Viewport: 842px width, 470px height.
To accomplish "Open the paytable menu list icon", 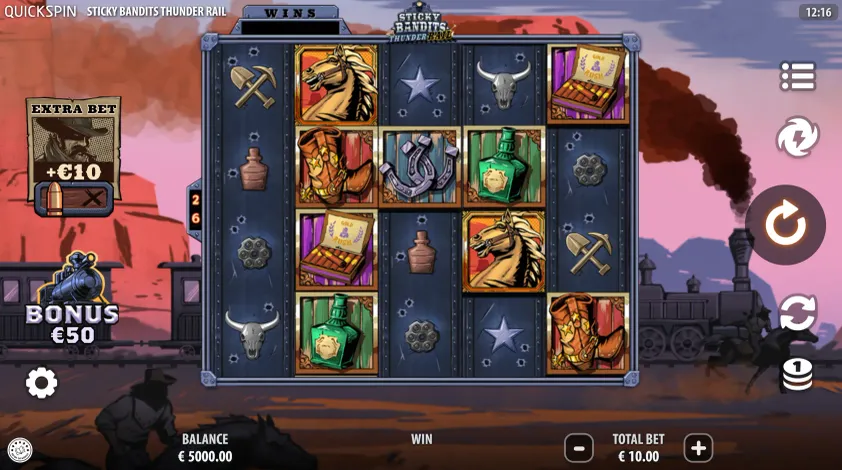I will 797,76.
